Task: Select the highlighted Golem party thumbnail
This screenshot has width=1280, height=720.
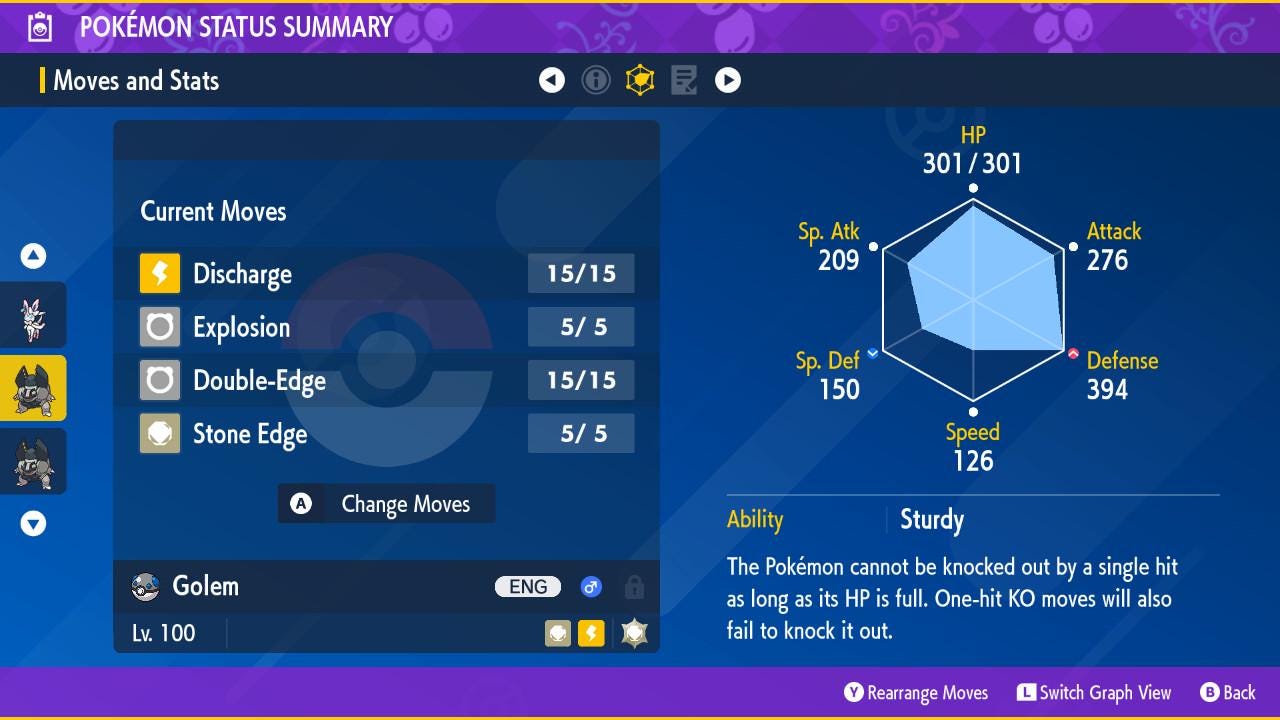Action: point(33,388)
